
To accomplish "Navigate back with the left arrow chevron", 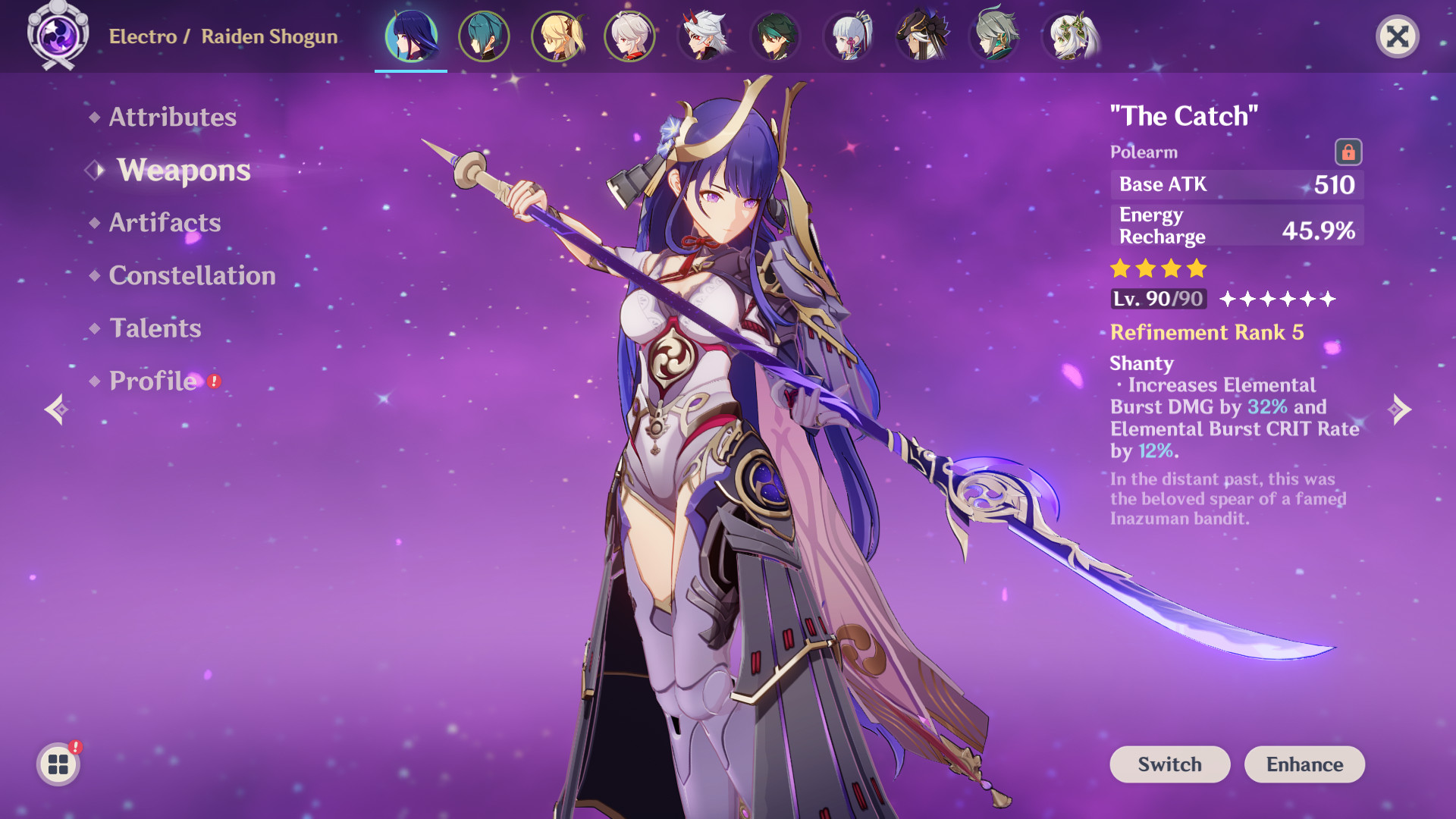I will pyautogui.click(x=59, y=409).
